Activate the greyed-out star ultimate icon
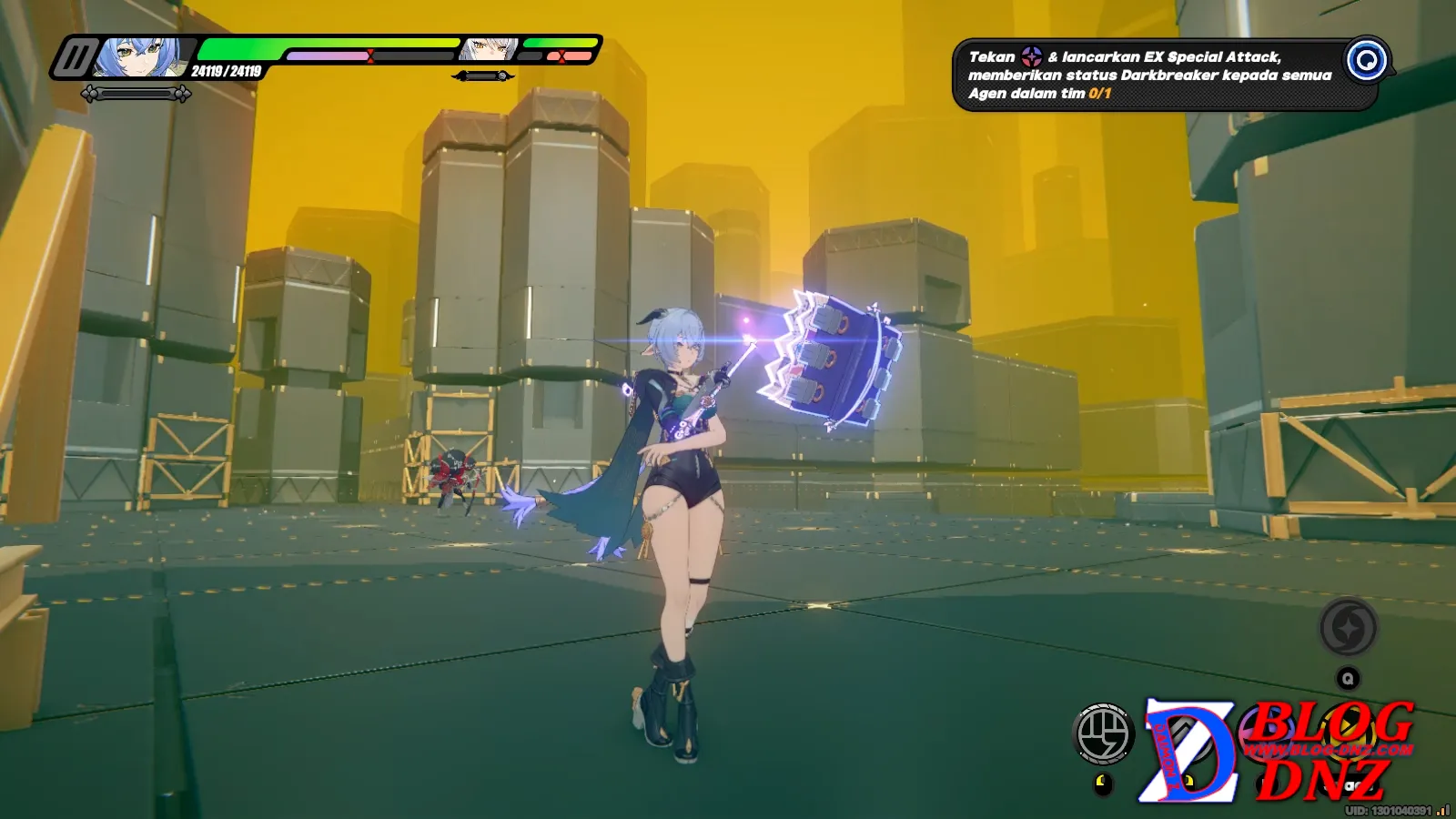 point(1348,628)
